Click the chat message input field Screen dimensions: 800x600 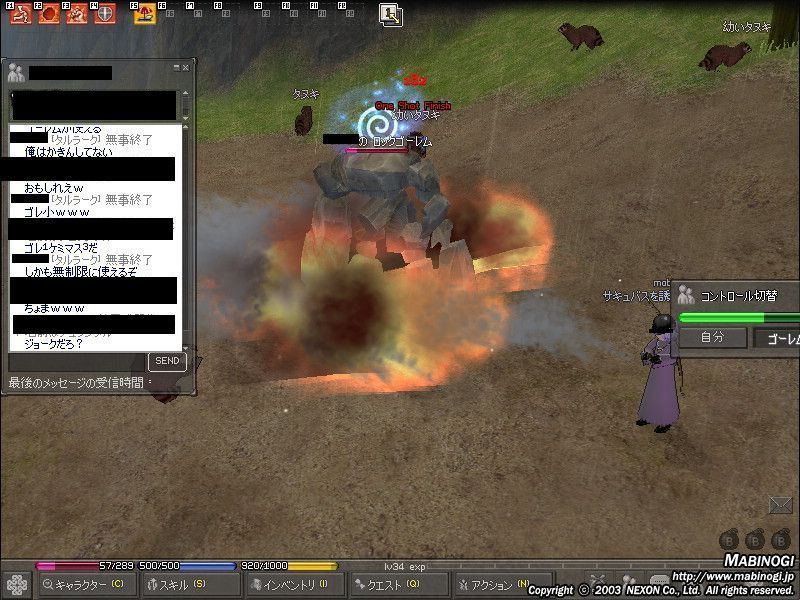75,361
